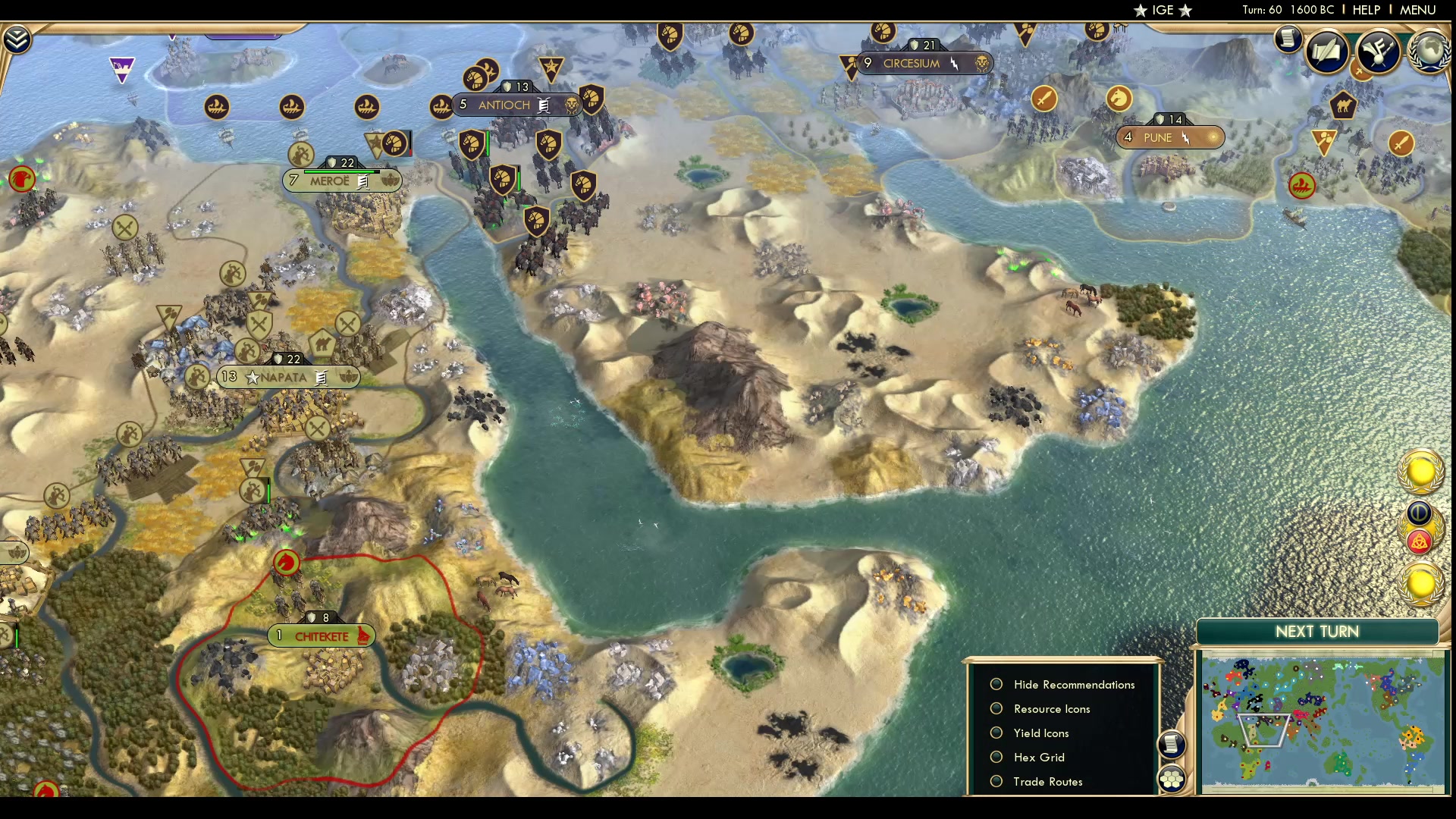Screen dimensions: 1456x819
Task: Toggle Yield Icons display
Action: point(997,733)
